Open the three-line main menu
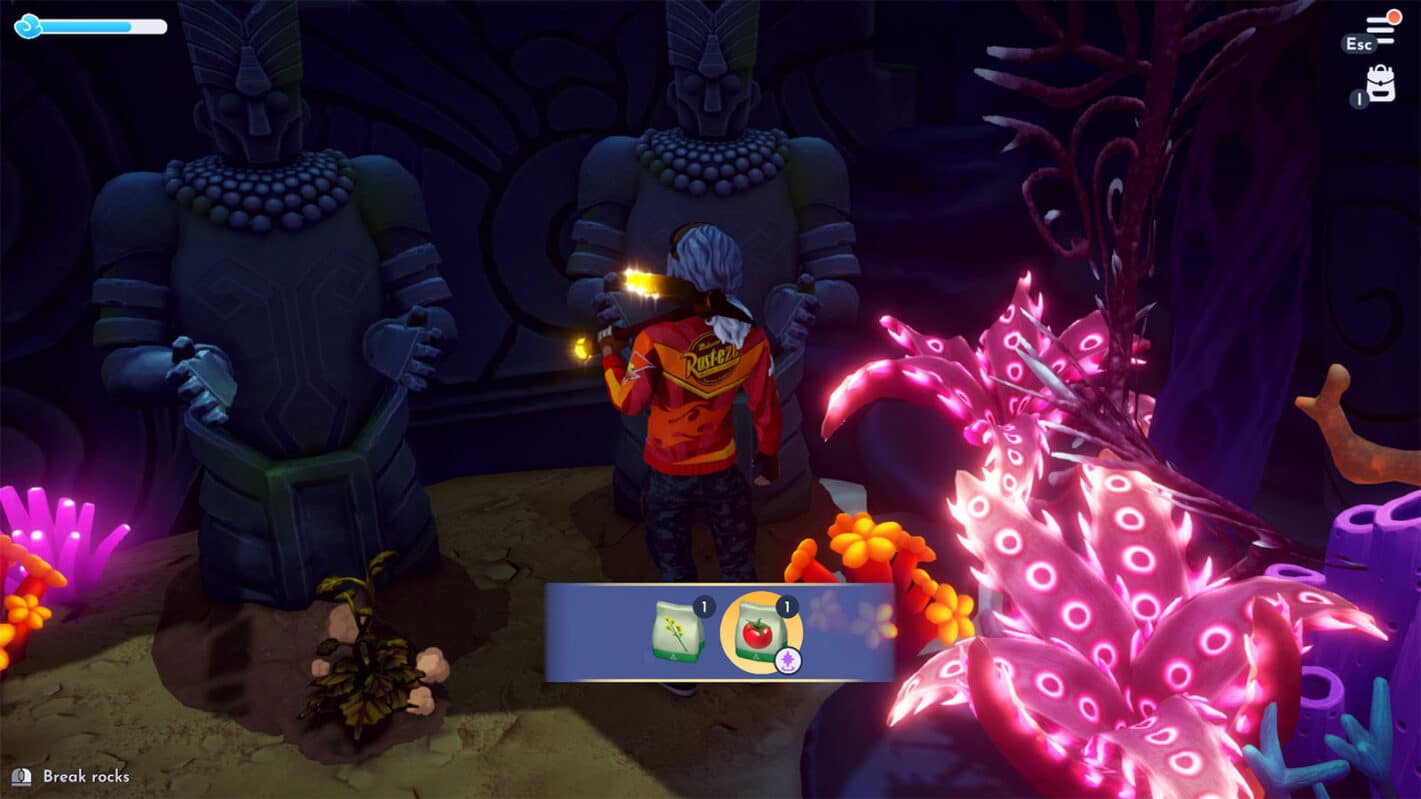This screenshot has height=799, width=1421. pos(1381,28)
